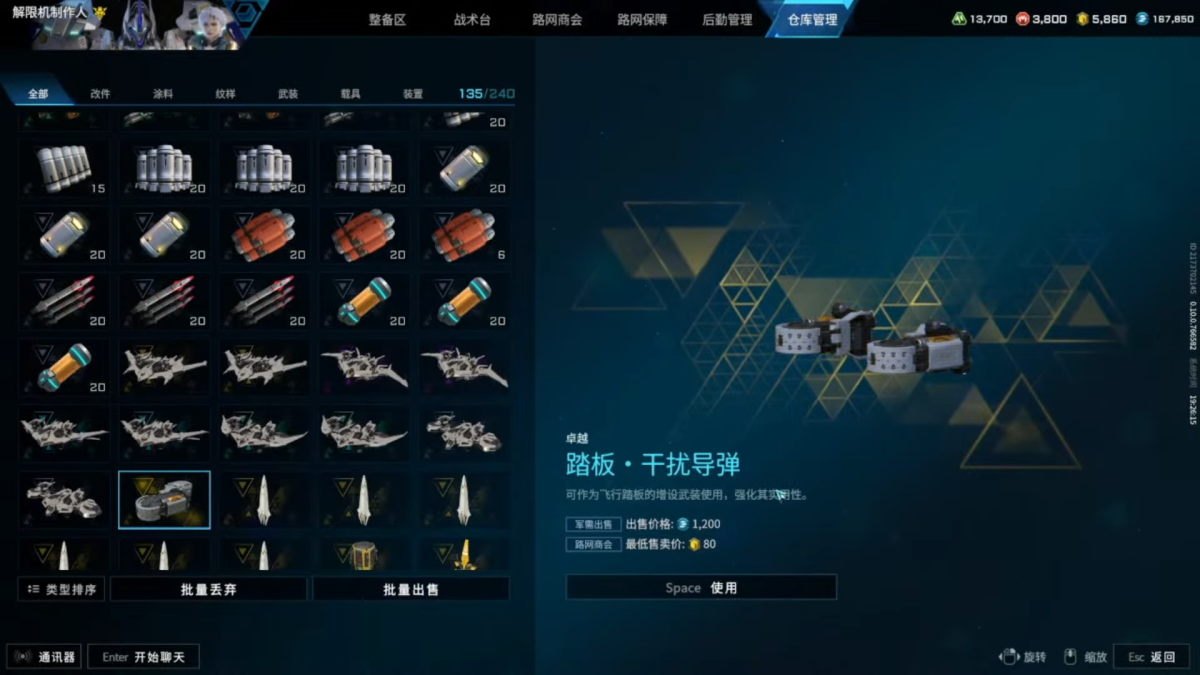Switch to the 战术台 tab
1200x675 pixels.
[472, 20]
